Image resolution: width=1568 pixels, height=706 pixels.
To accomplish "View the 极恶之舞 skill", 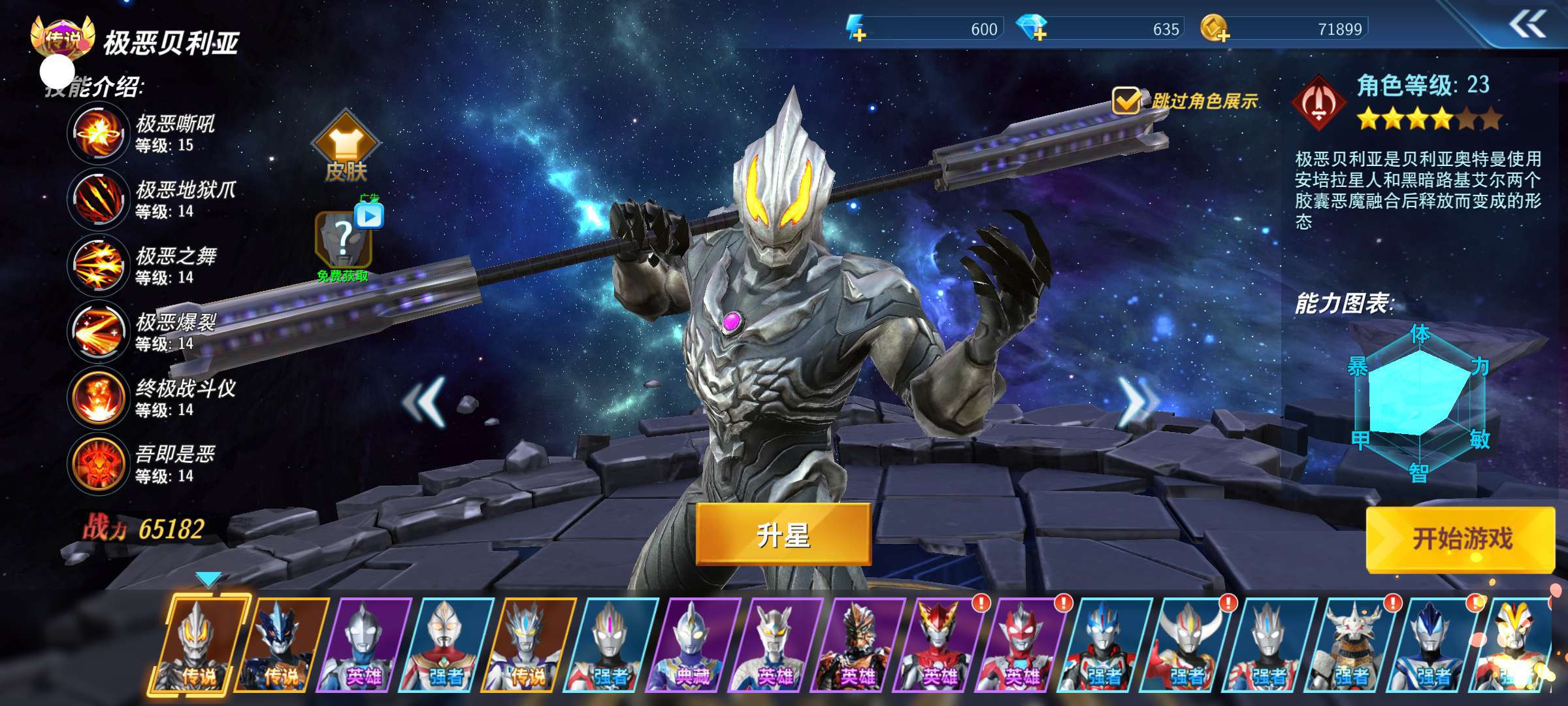I will (98, 265).
